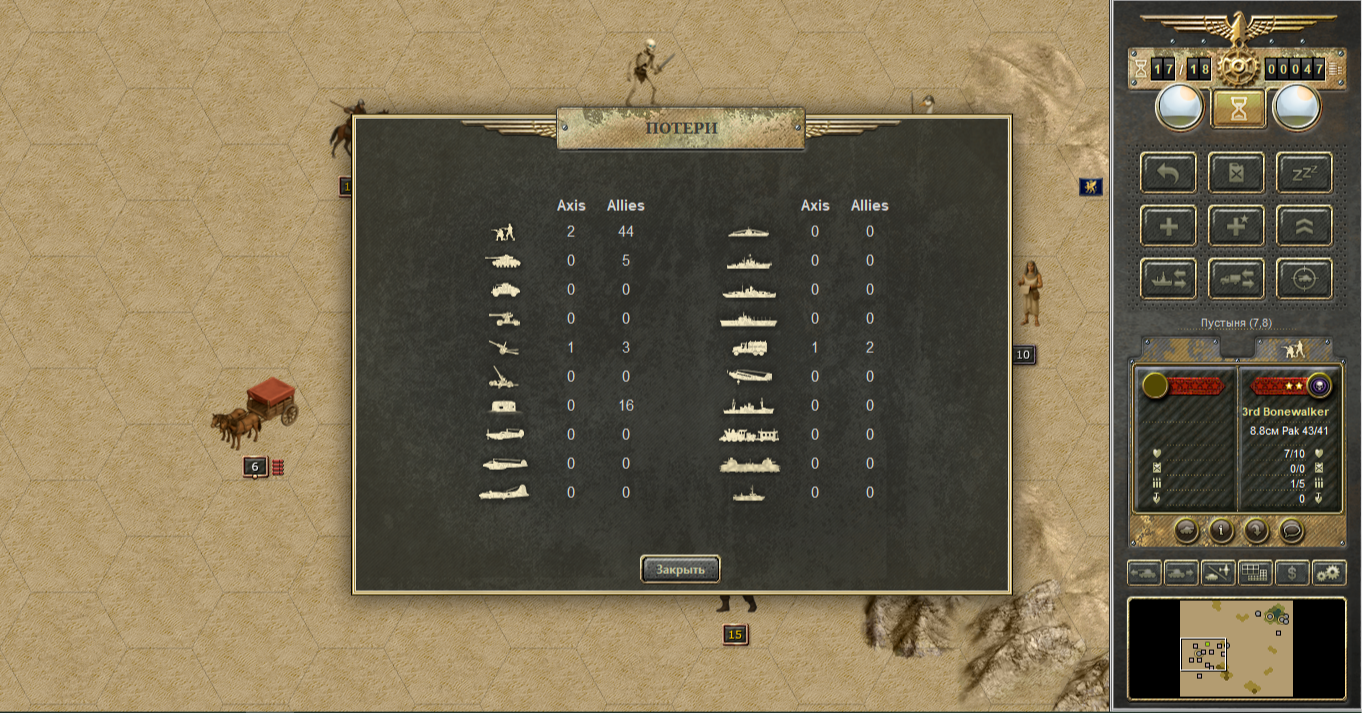Select the previous unit tank arrow button
Image resolution: width=1362 pixels, height=713 pixels.
click(x=1144, y=573)
